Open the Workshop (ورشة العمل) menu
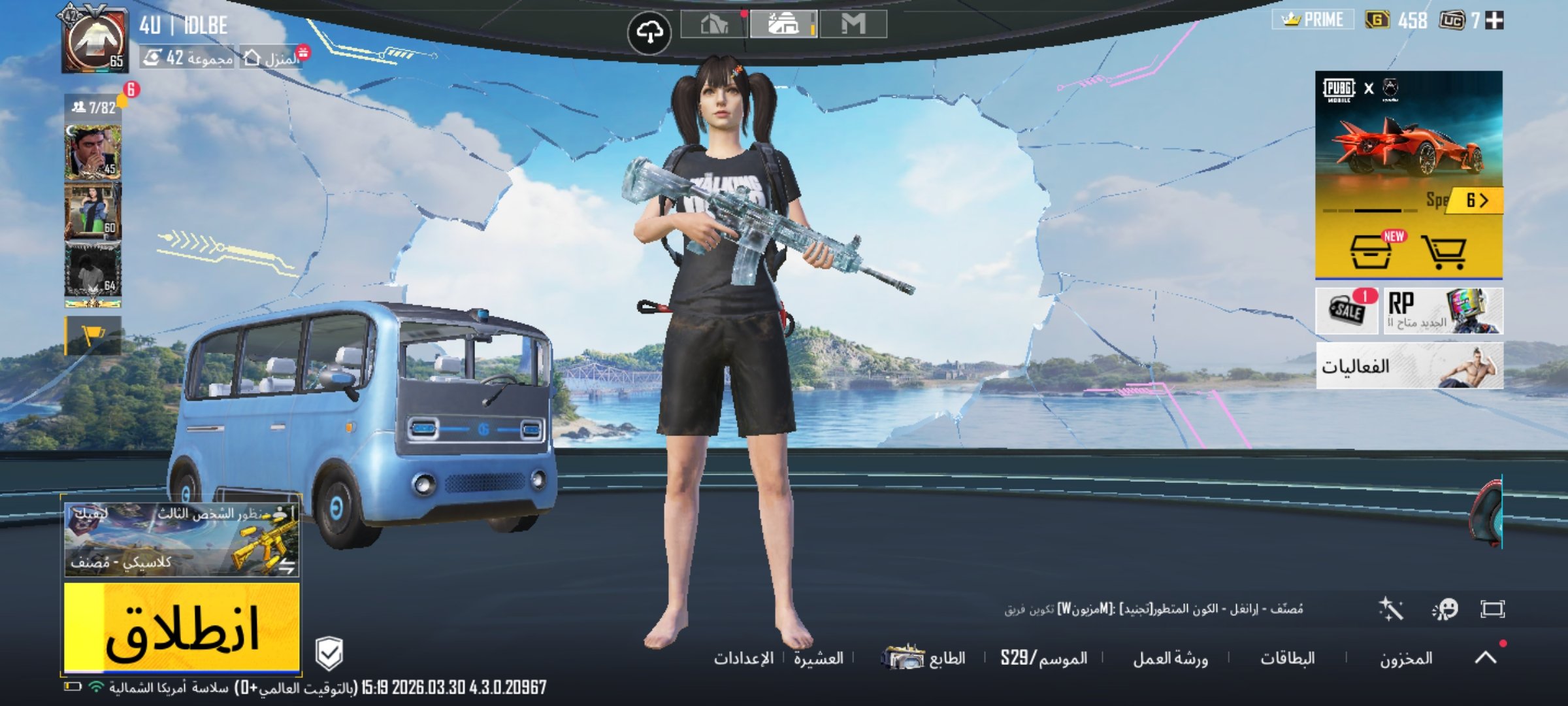This screenshot has height=706, width=1568. tap(1170, 658)
